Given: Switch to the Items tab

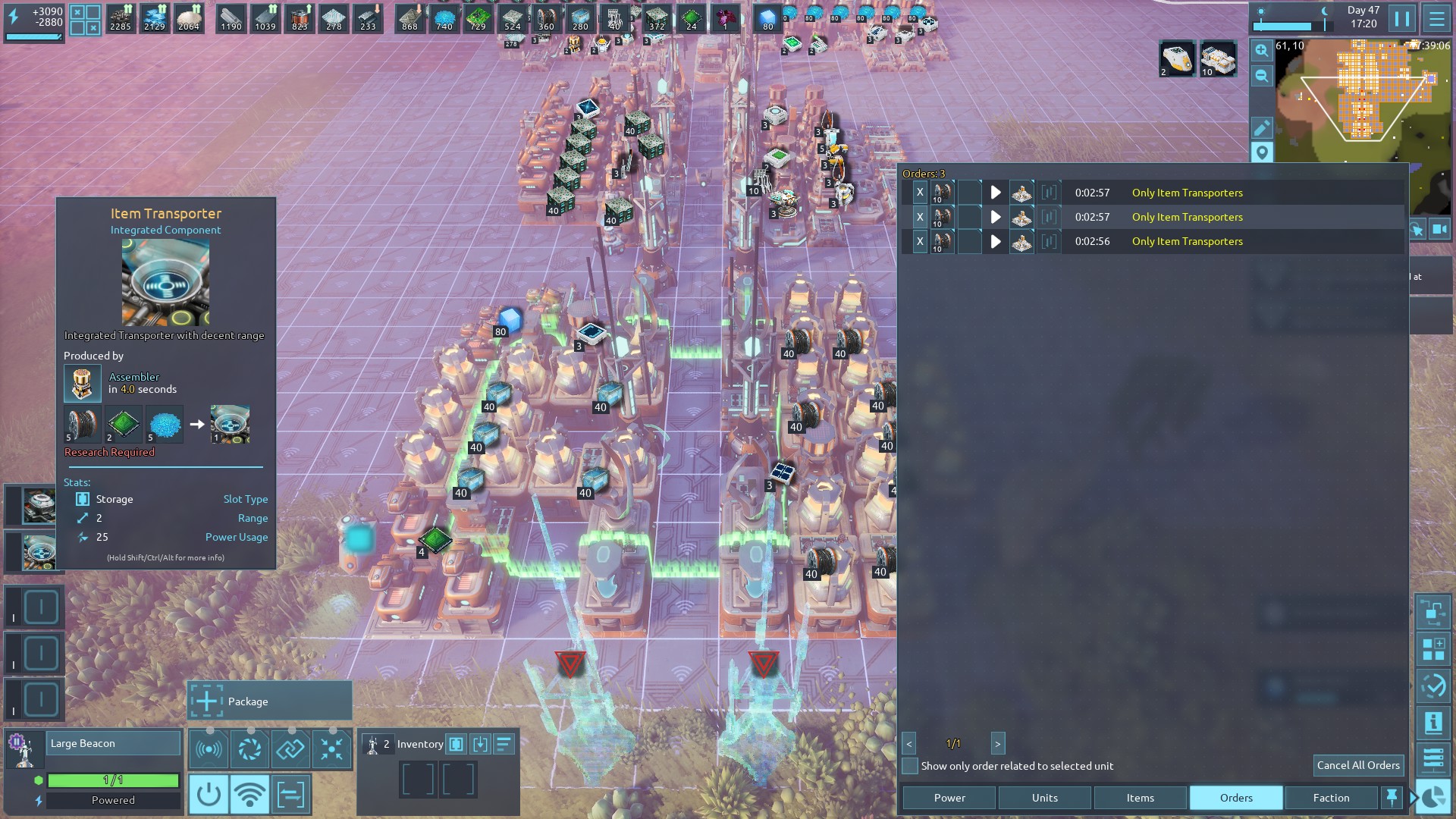Looking at the screenshot, I should [x=1140, y=798].
